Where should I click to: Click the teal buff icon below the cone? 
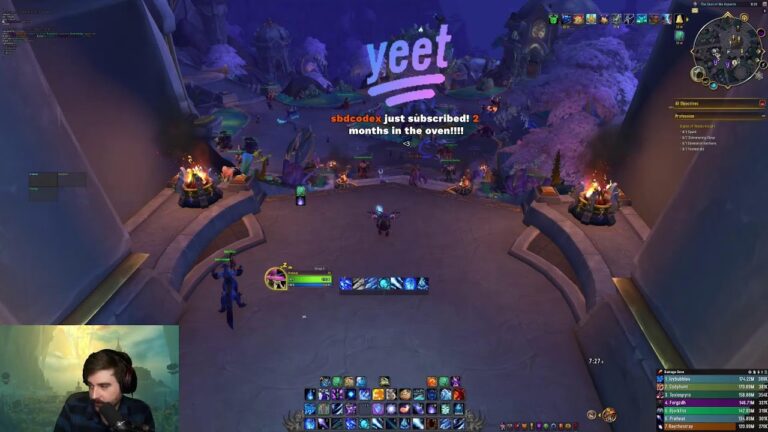[x=679, y=36]
